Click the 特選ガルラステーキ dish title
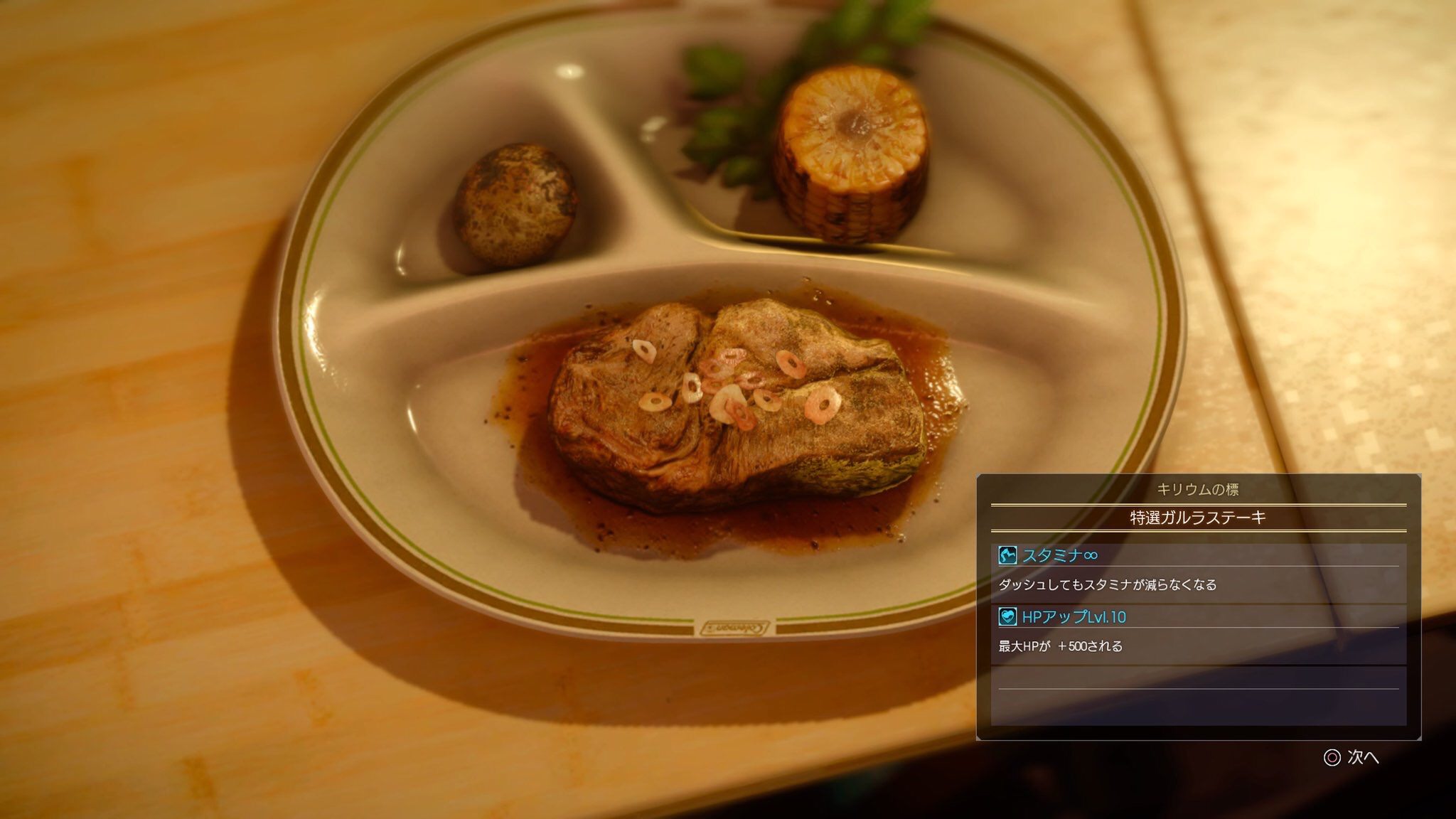Image resolution: width=1456 pixels, height=819 pixels. [1198, 518]
